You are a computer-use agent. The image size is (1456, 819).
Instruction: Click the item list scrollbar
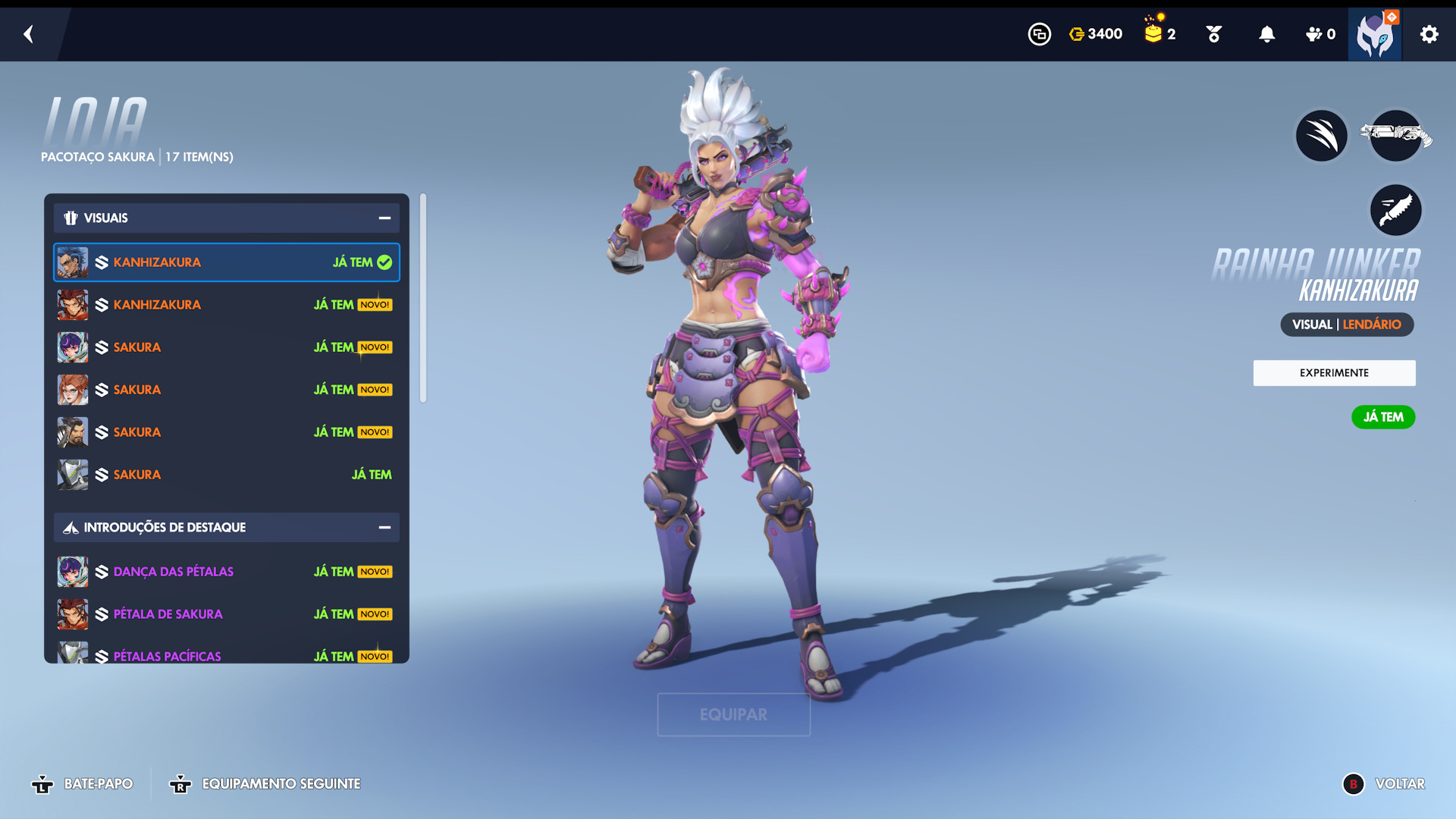click(x=423, y=298)
